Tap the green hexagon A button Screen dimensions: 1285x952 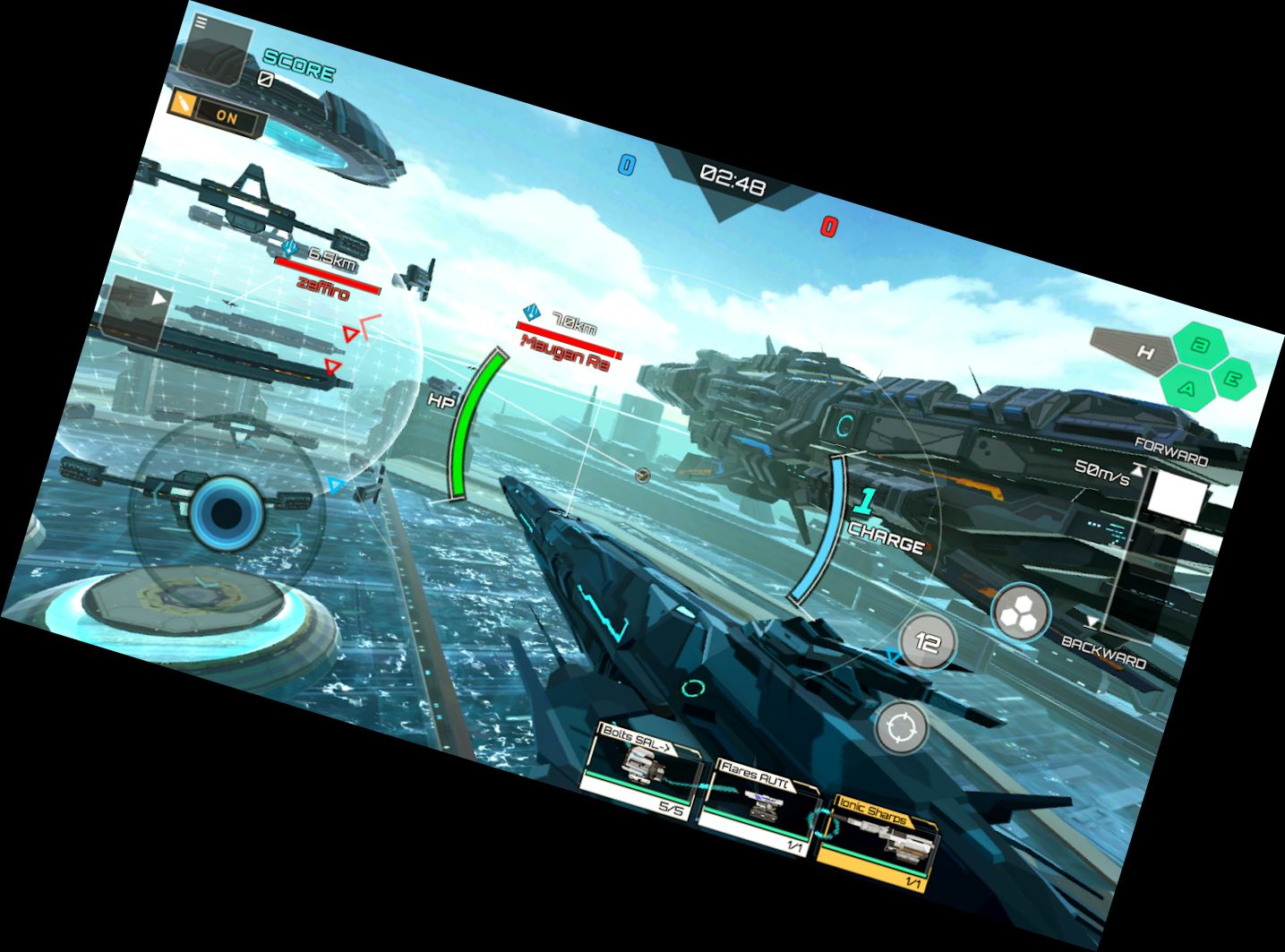point(1188,387)
